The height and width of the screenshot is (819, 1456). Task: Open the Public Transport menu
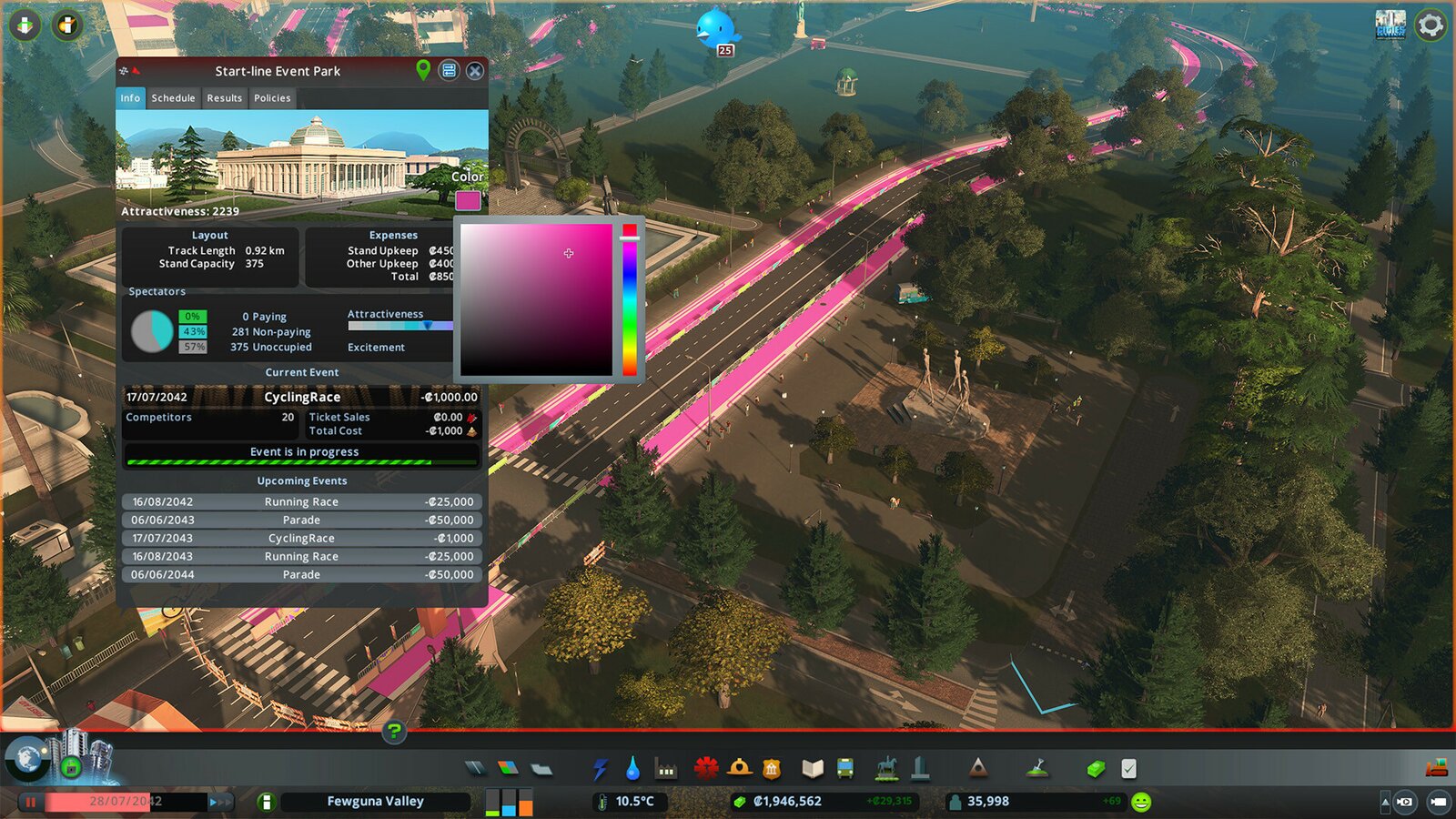click(846, 768)
